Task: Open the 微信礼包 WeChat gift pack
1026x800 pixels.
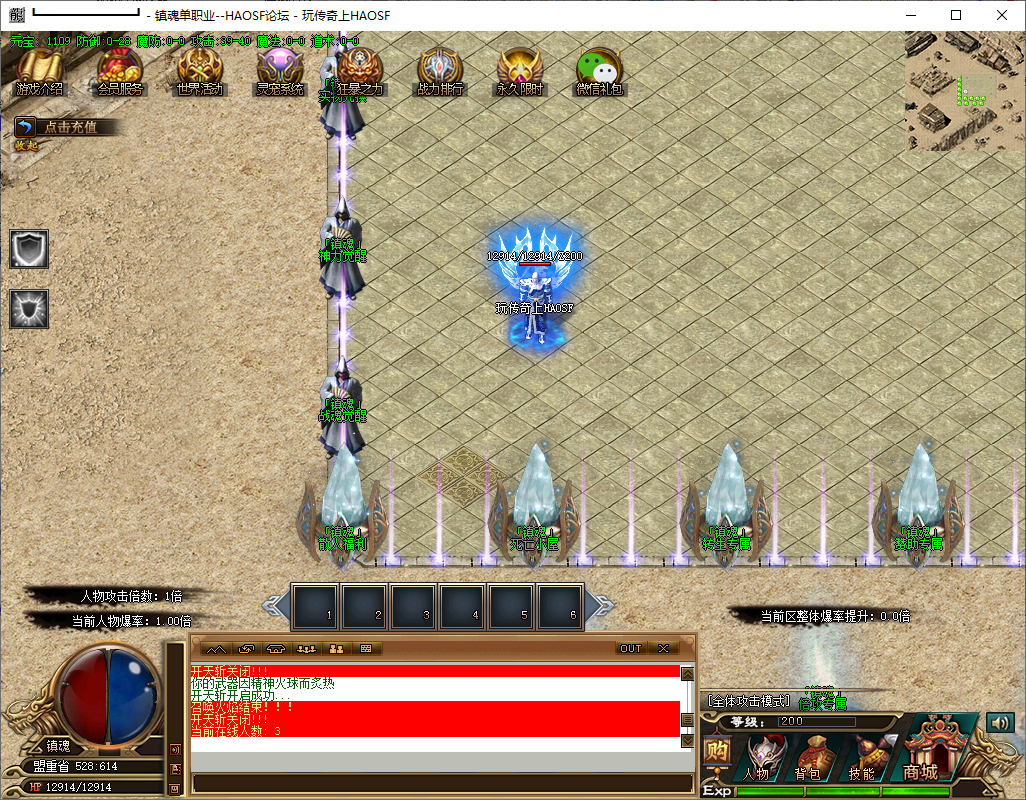Action: [x=600, y=70]
